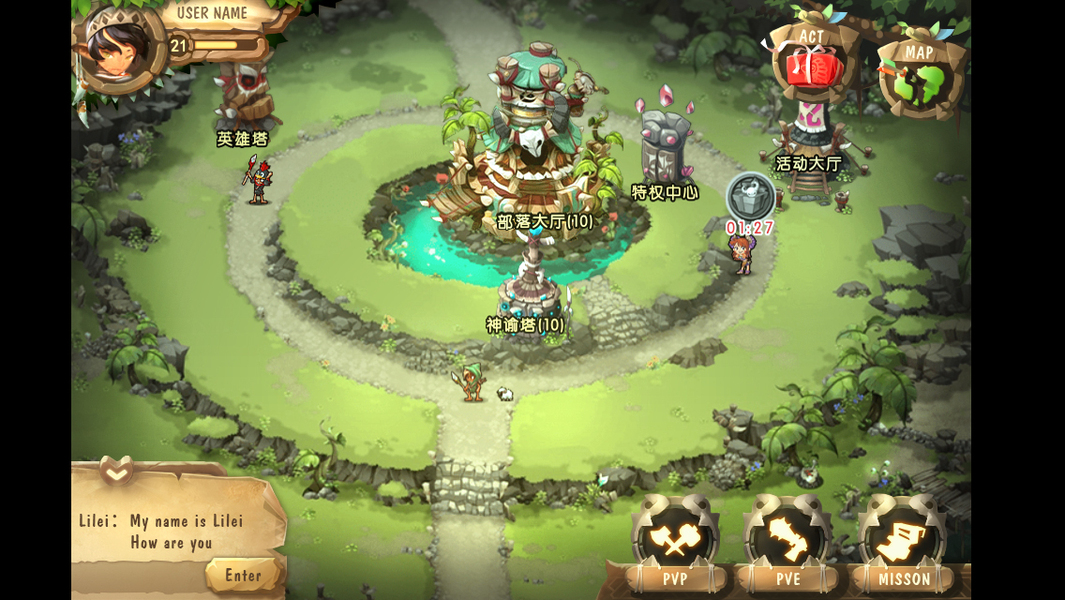Screen dimensions: 1065x600
Task: Click the Enter chat button
Action: pos(243,575)
